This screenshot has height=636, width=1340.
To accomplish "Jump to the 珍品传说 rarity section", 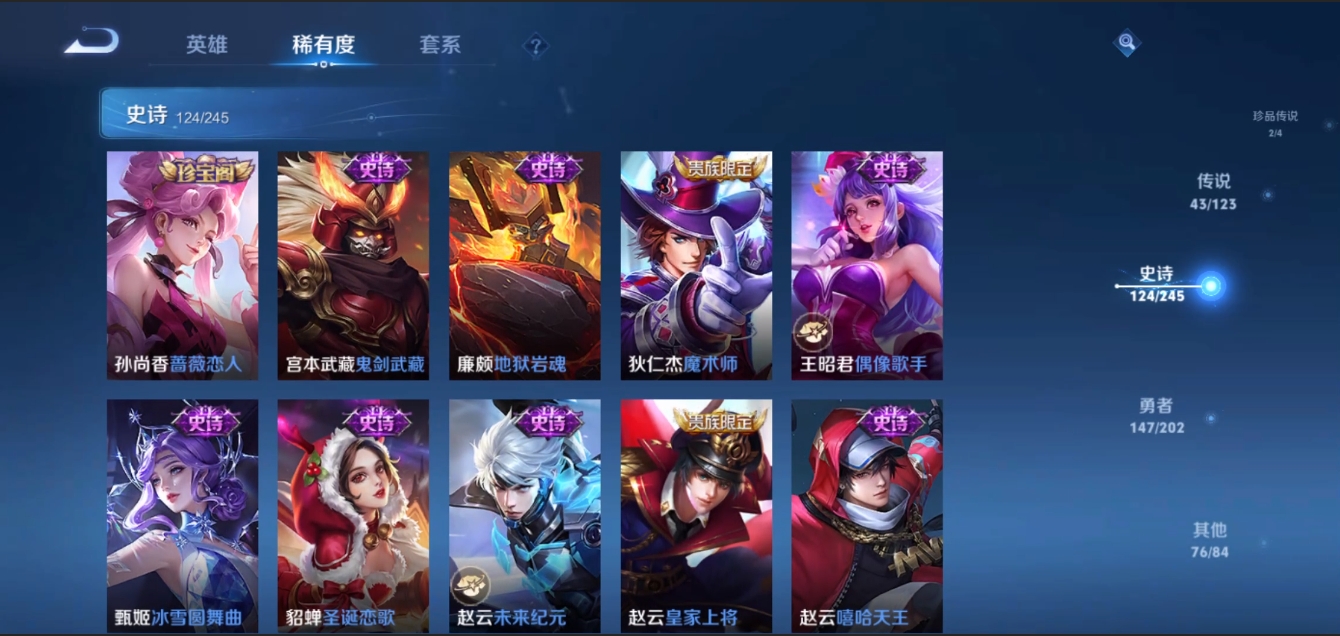I will (1275, 122).
